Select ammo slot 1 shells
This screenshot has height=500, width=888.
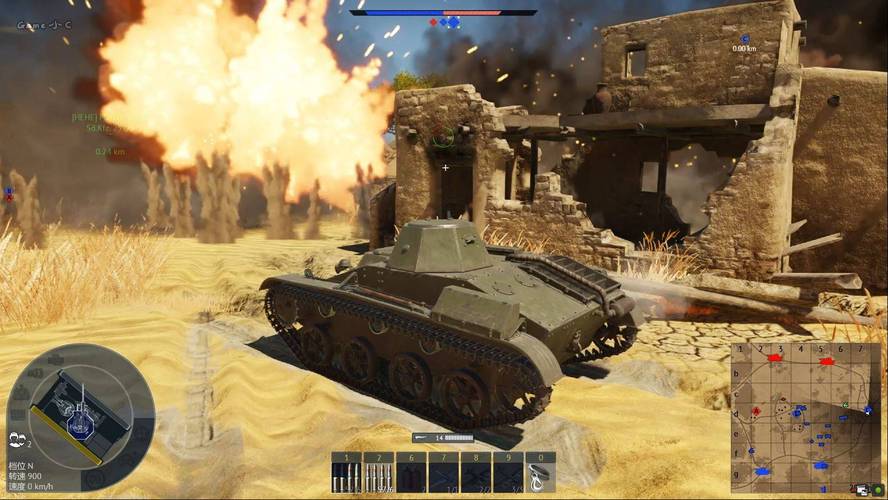(347, 473)
